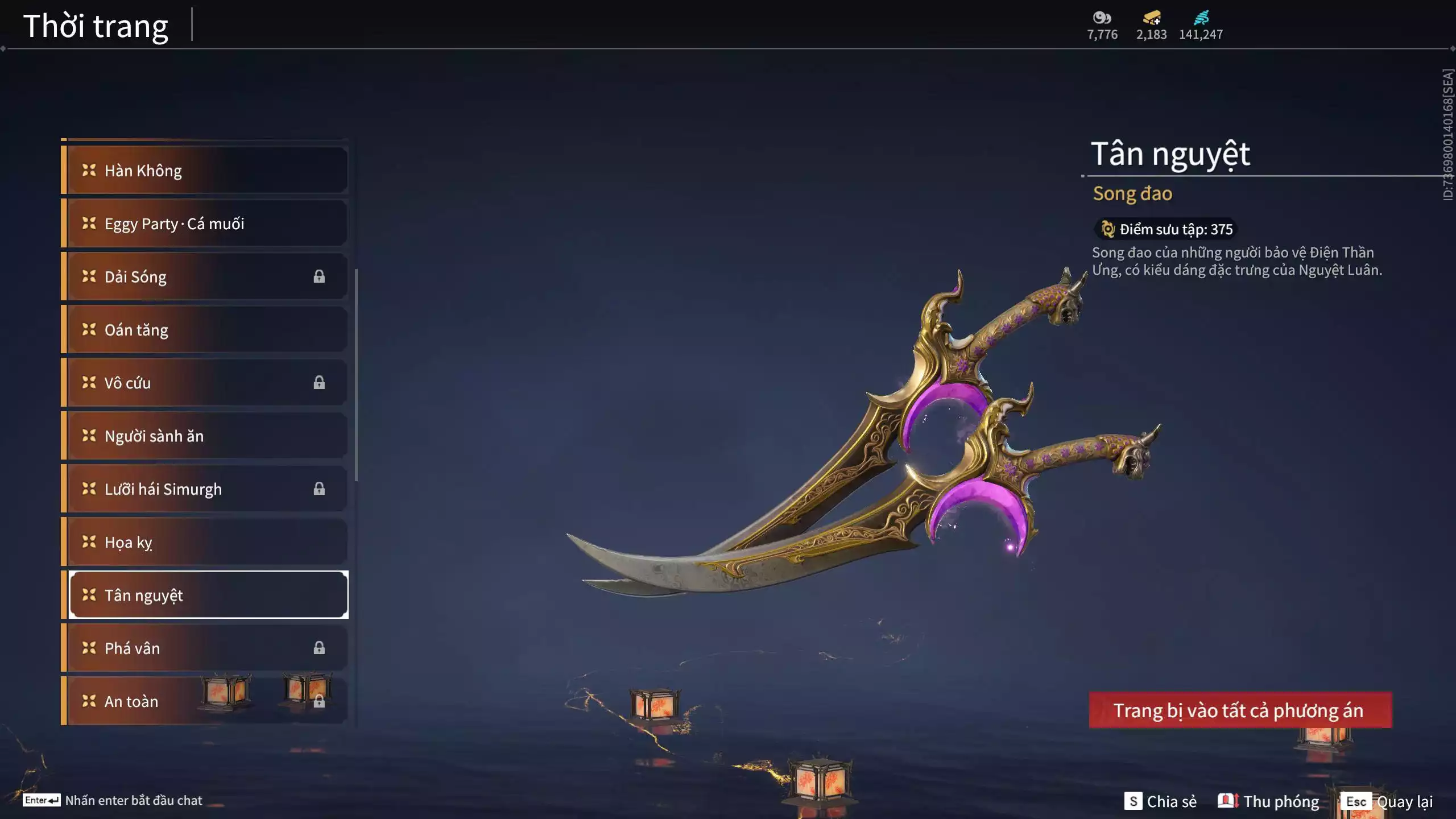
Task: Select the locked Dải Sóng skin
Action: [205, 276]
